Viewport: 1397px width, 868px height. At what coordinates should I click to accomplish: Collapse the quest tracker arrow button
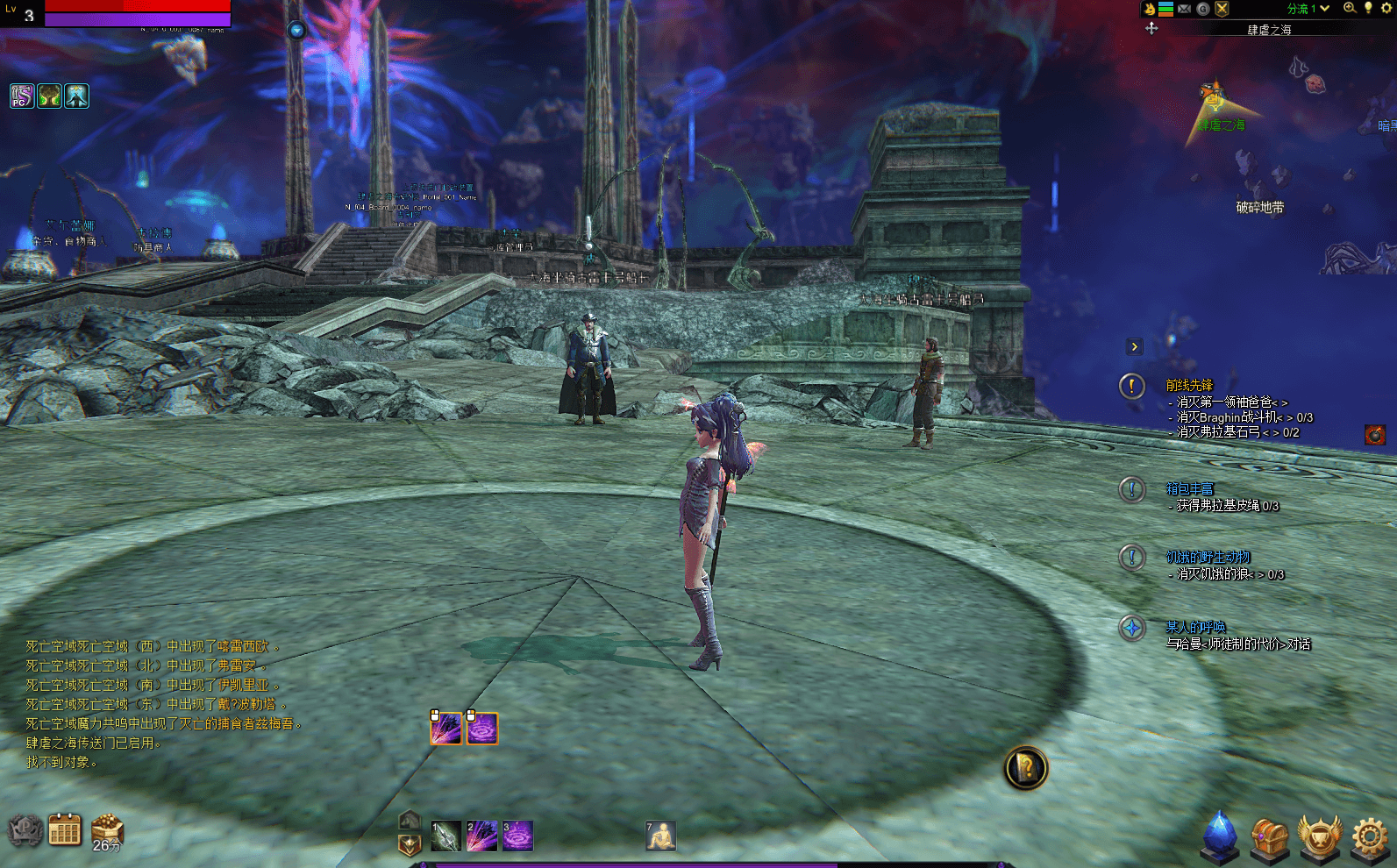[x=1135, y=346]
